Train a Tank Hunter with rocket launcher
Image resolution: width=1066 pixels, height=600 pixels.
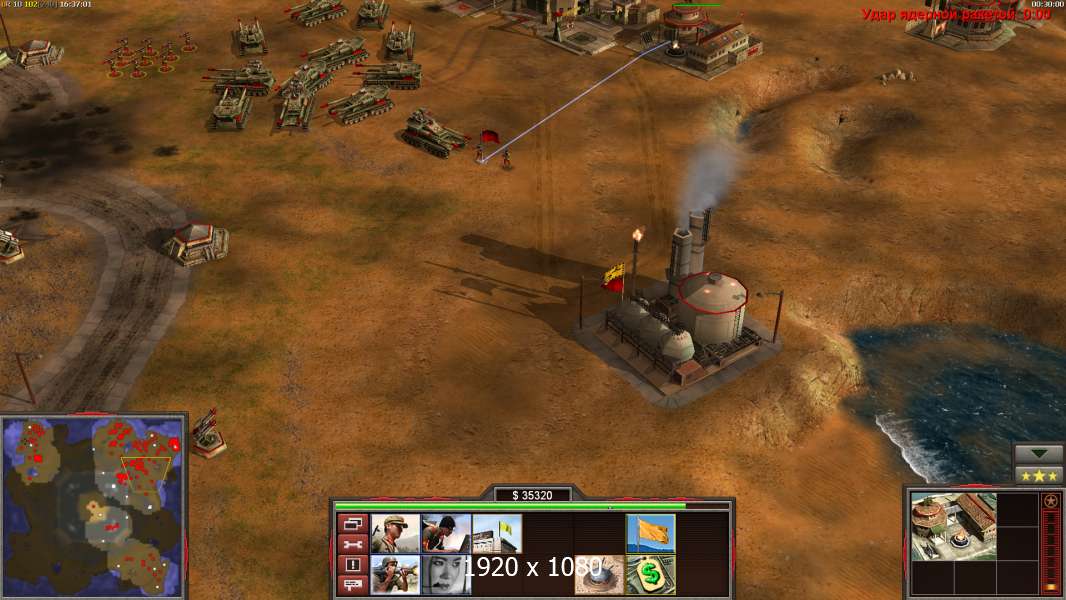[395, 574]
